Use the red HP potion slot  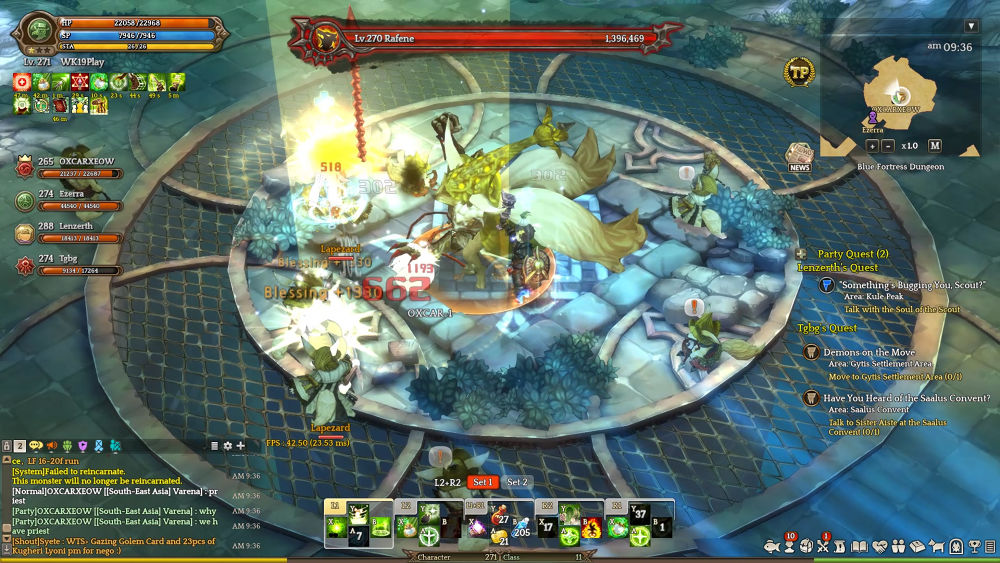pyautogui.click(x=498, y=518)
